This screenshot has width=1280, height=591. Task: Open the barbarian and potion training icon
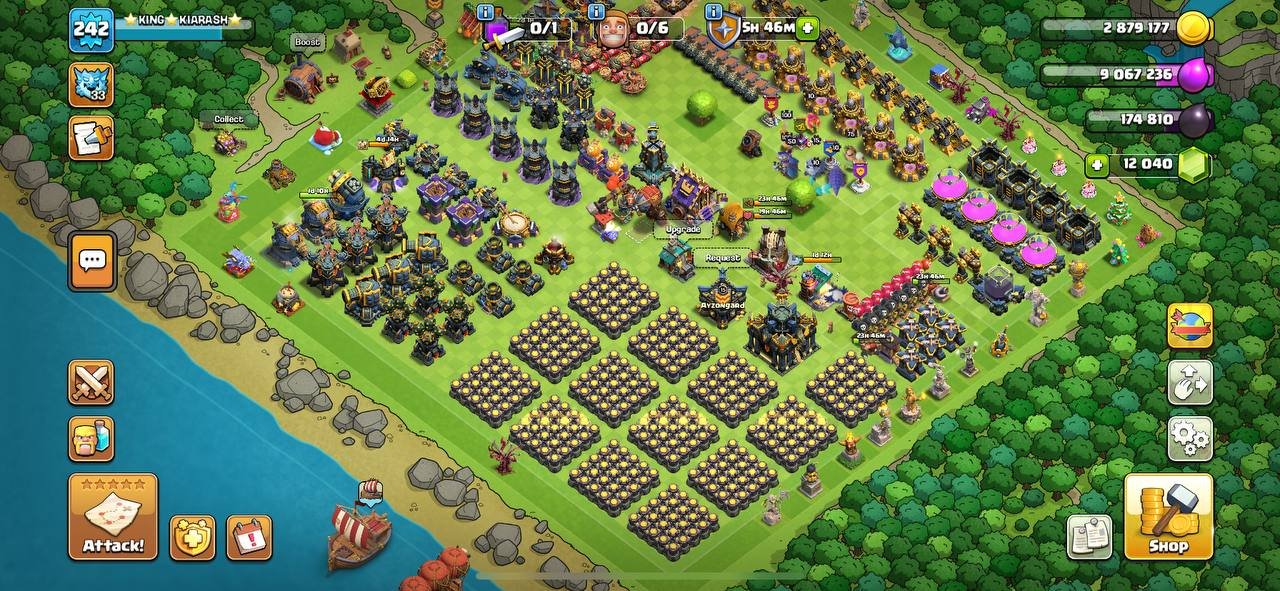(91, 438)
